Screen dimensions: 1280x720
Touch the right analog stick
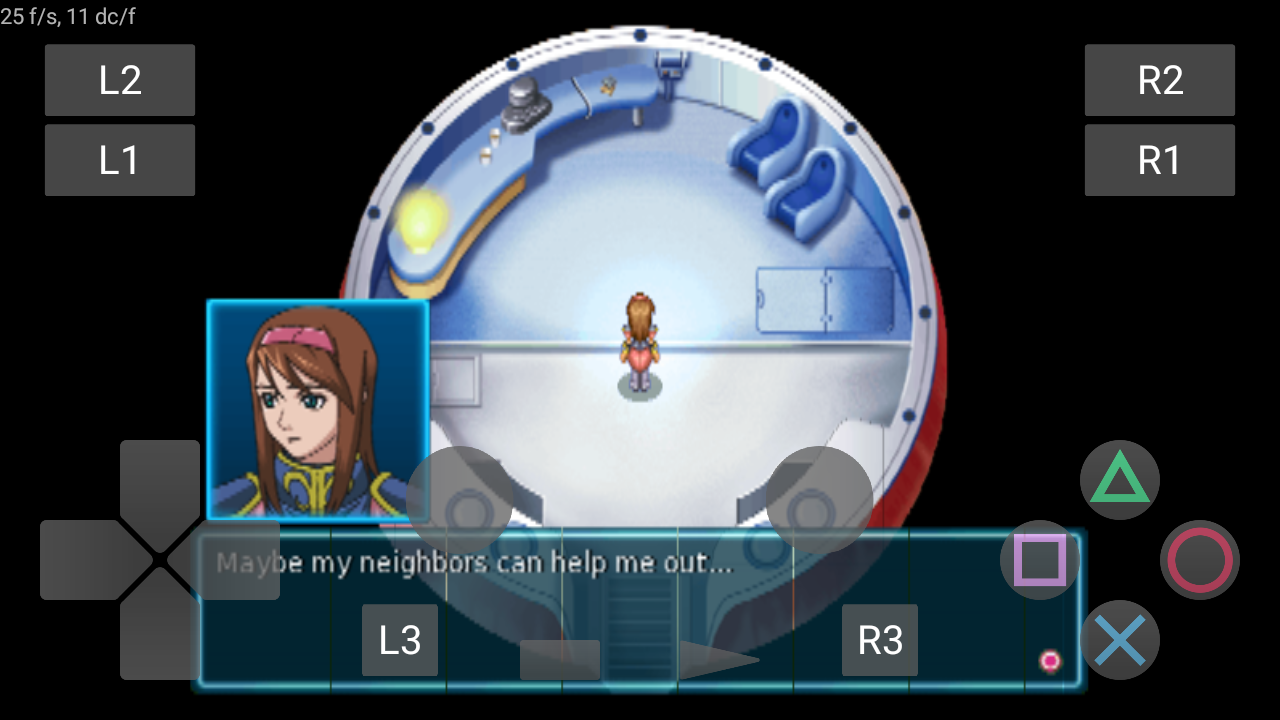(x=820, y=500)
